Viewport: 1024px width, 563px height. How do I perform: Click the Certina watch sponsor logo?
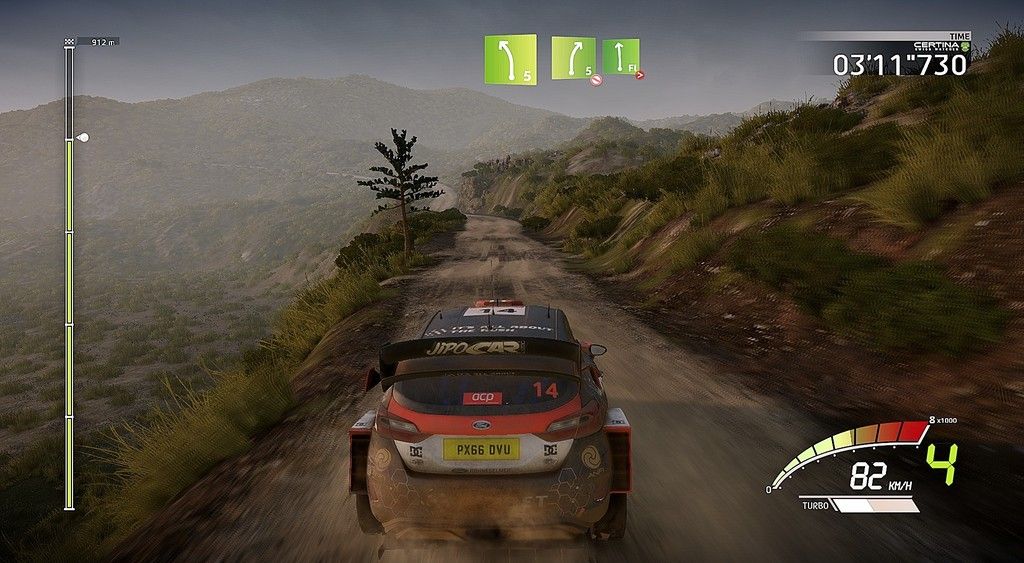(x=941, y=46)
